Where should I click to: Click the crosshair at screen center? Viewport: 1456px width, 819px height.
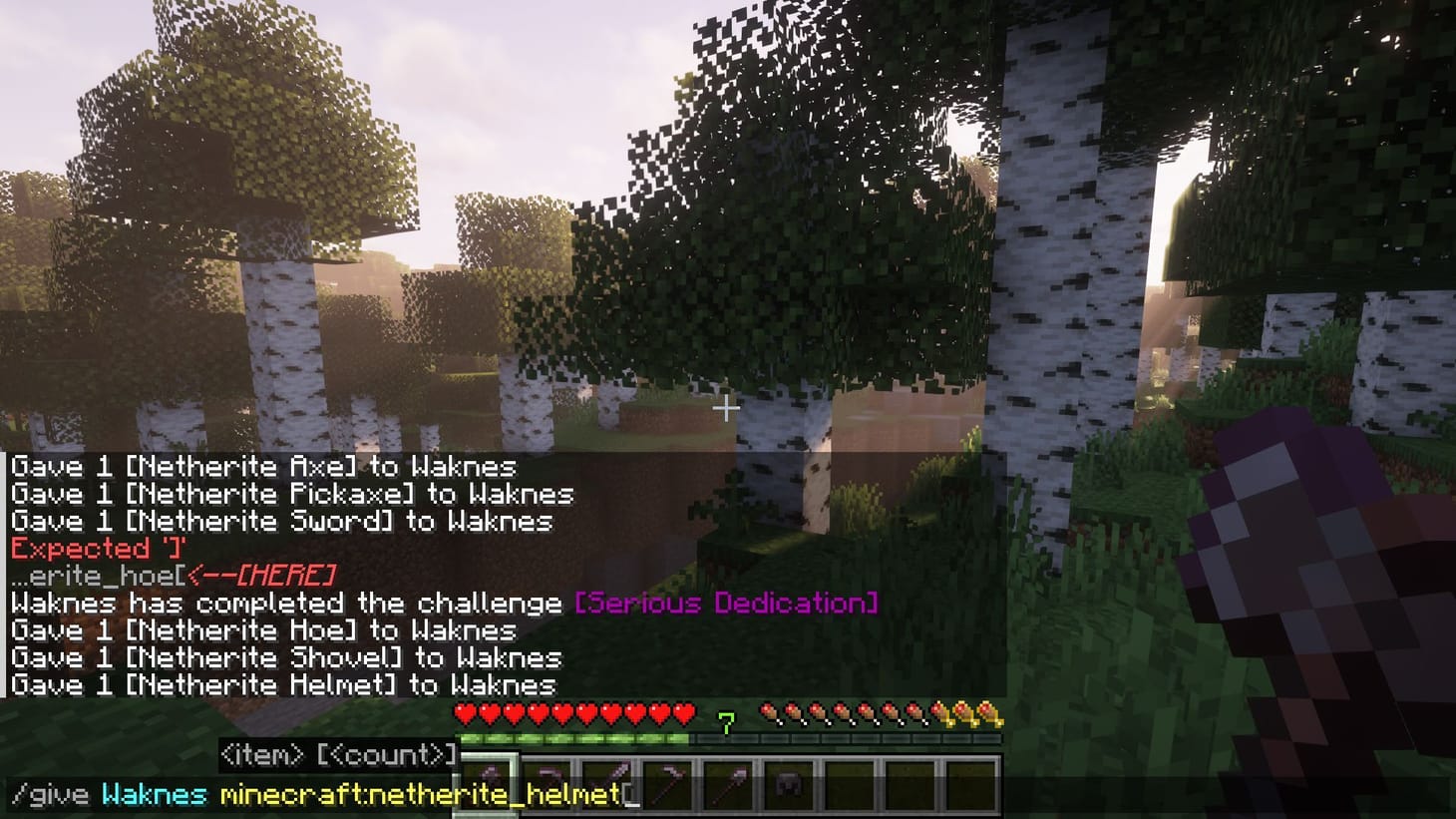pyautogui.click(x=727, y=408)
